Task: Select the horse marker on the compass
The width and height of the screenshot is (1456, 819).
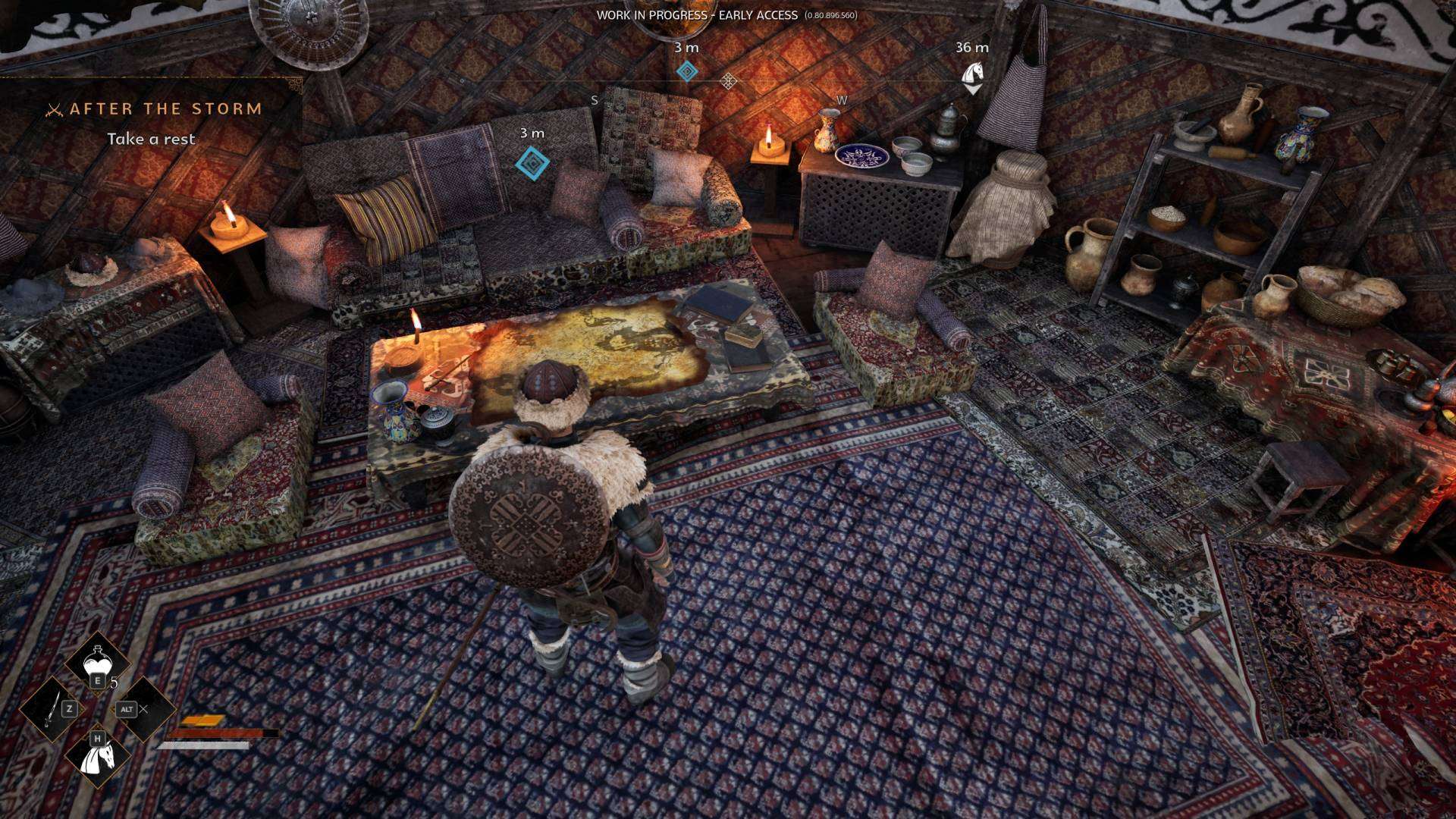Action: [972, 75]
